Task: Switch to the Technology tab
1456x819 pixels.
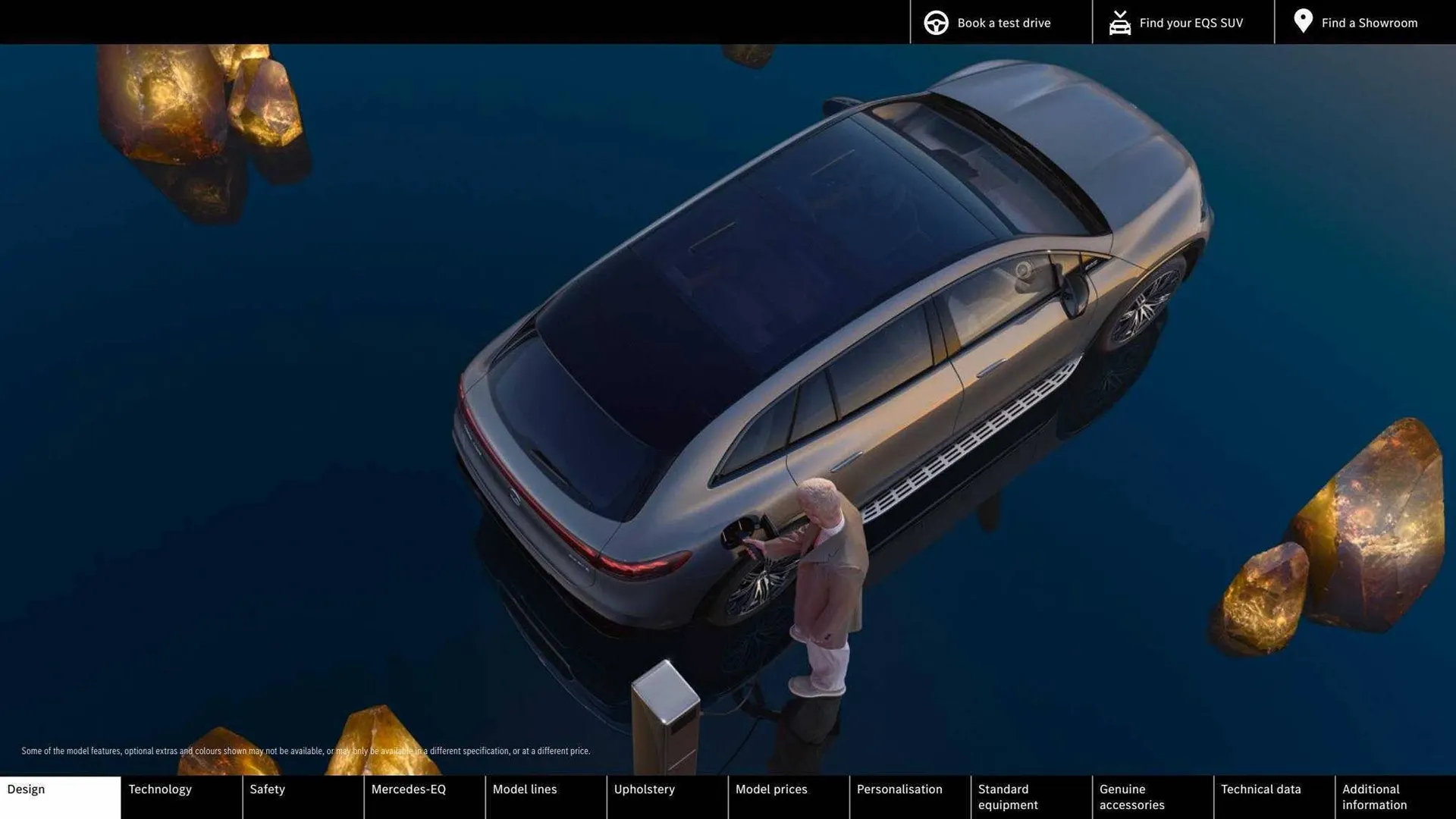Action: coord(181,796)
